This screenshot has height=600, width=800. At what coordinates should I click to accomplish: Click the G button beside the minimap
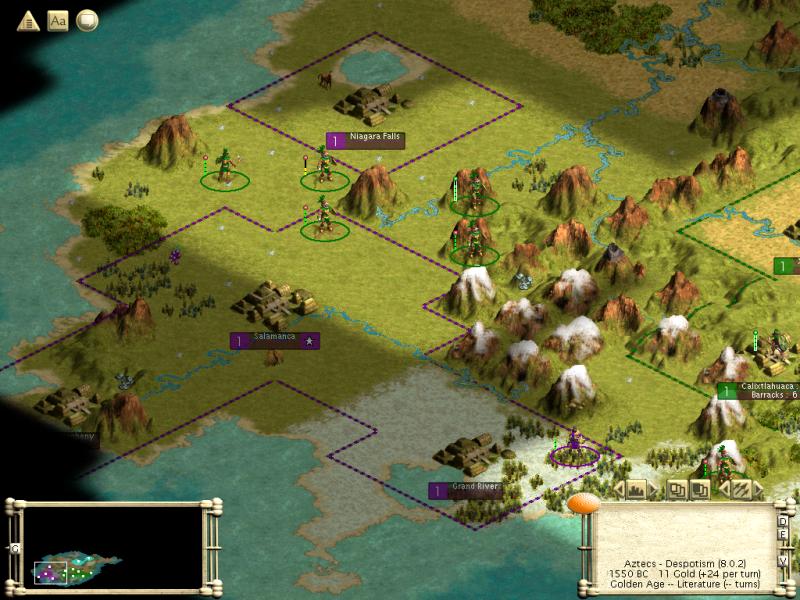point(15,548)
